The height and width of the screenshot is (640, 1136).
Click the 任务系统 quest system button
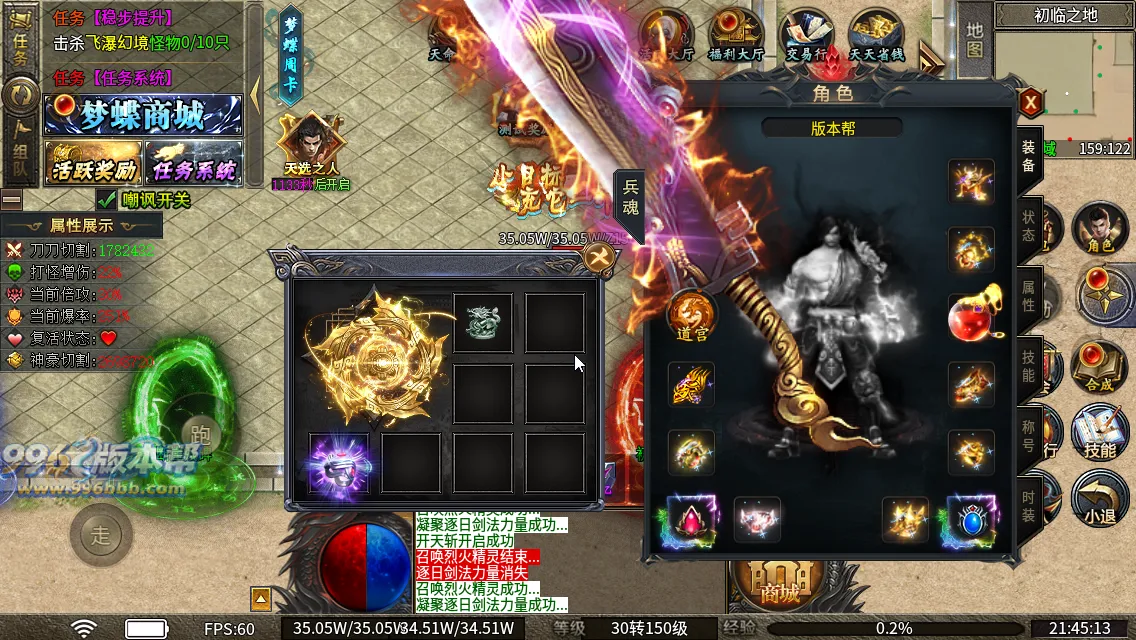pos(193,162)
